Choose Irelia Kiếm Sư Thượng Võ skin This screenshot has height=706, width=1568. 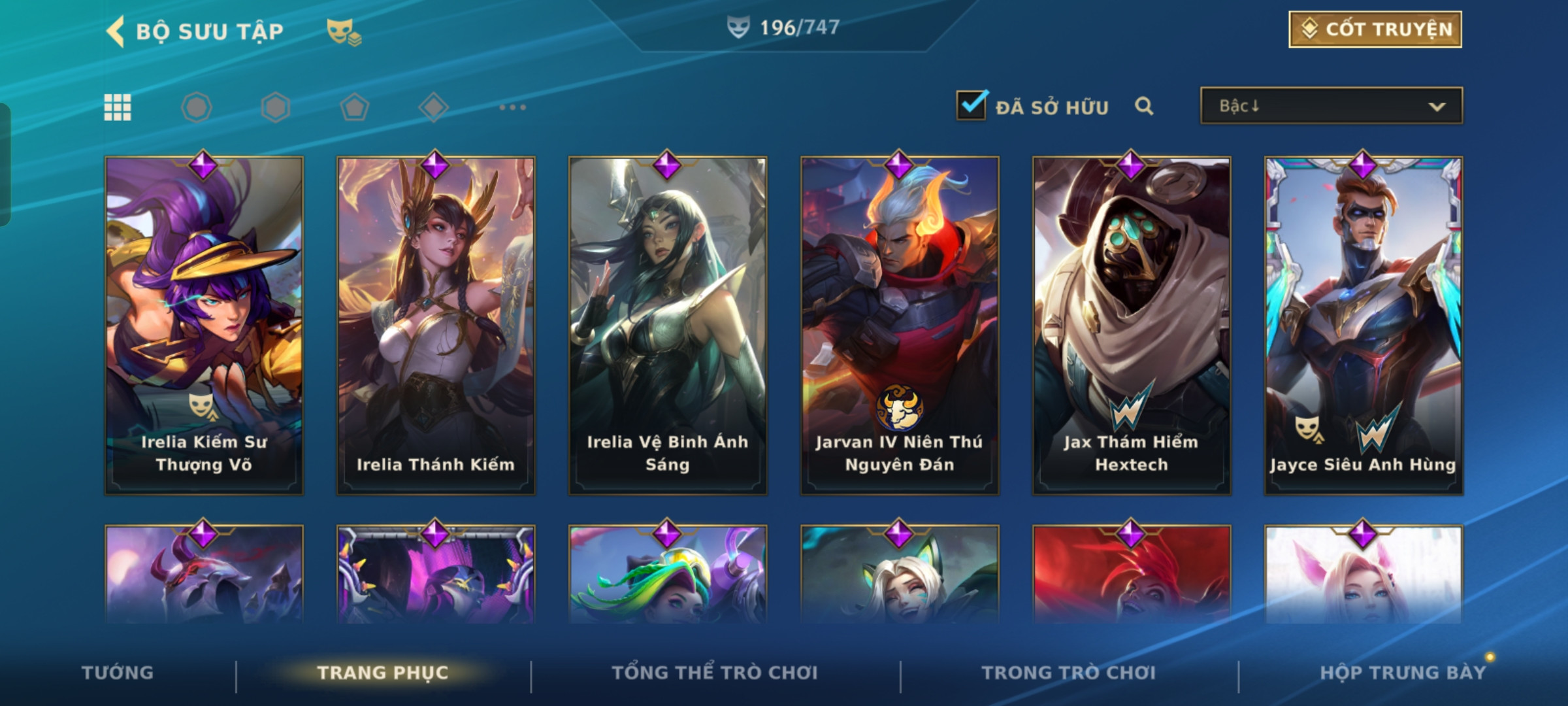(x=204, y=325)
